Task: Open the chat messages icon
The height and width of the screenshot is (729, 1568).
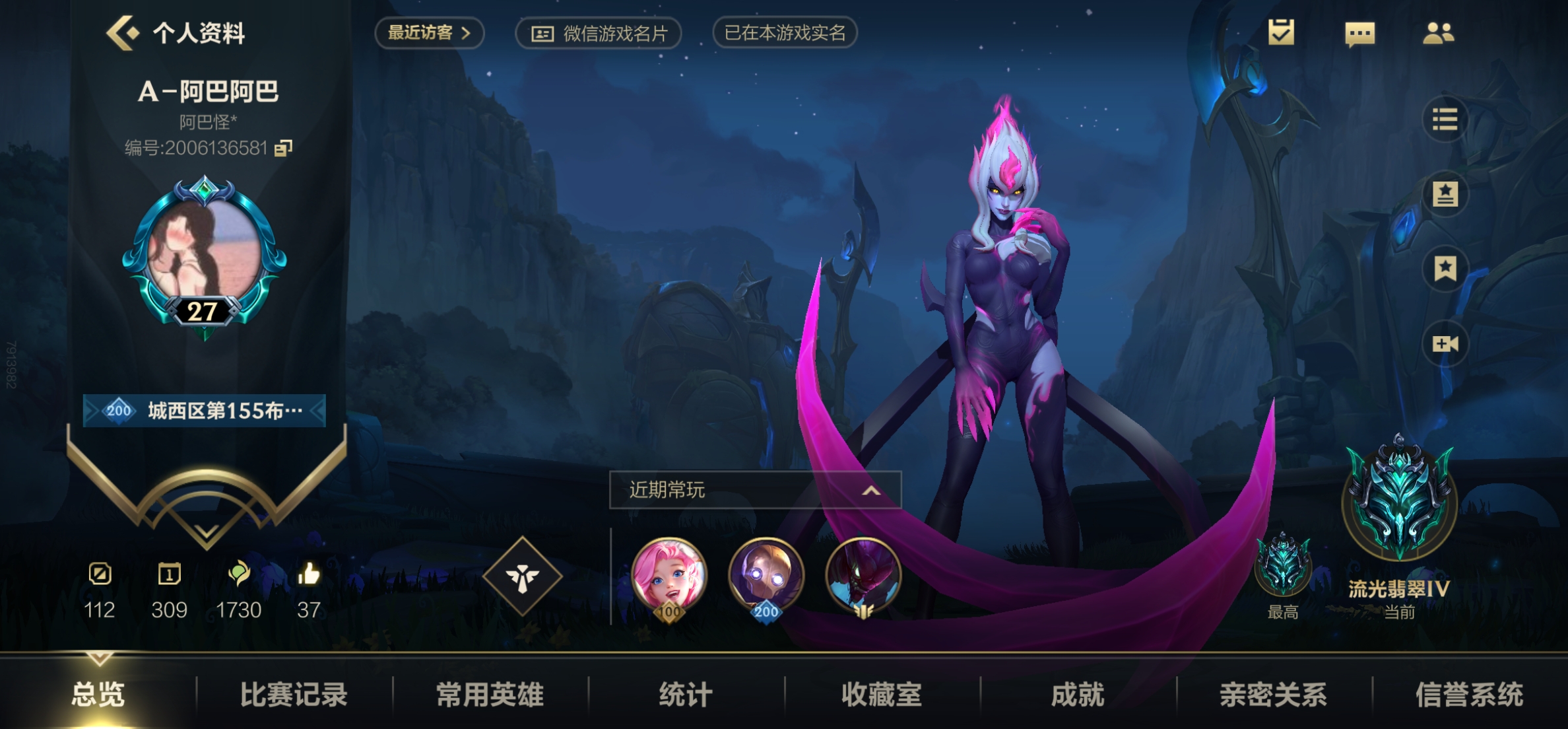Action: coord(1359,33)
